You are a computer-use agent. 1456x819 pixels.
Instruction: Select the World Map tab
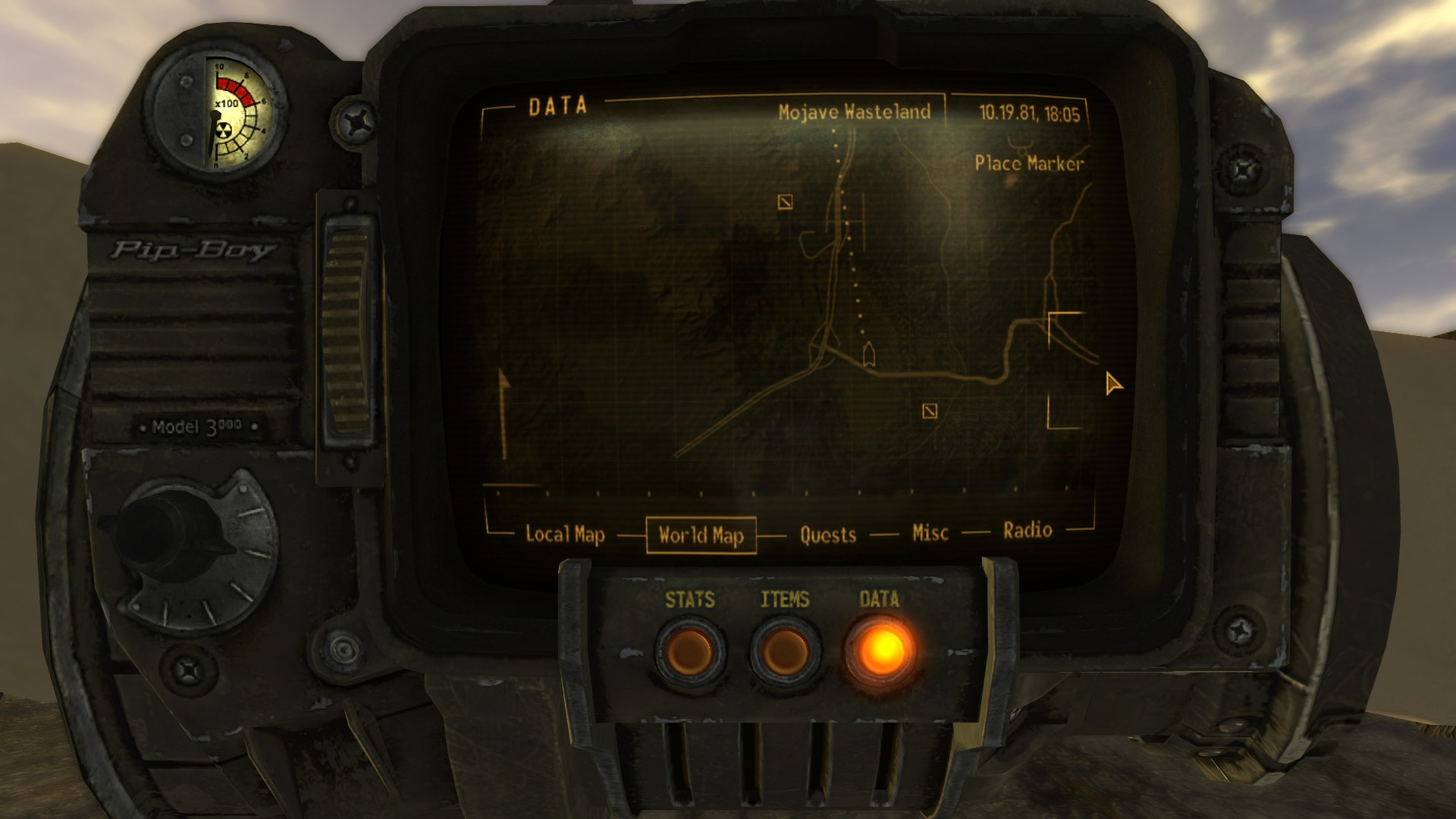pyautogui.click(x=701, y=535)
